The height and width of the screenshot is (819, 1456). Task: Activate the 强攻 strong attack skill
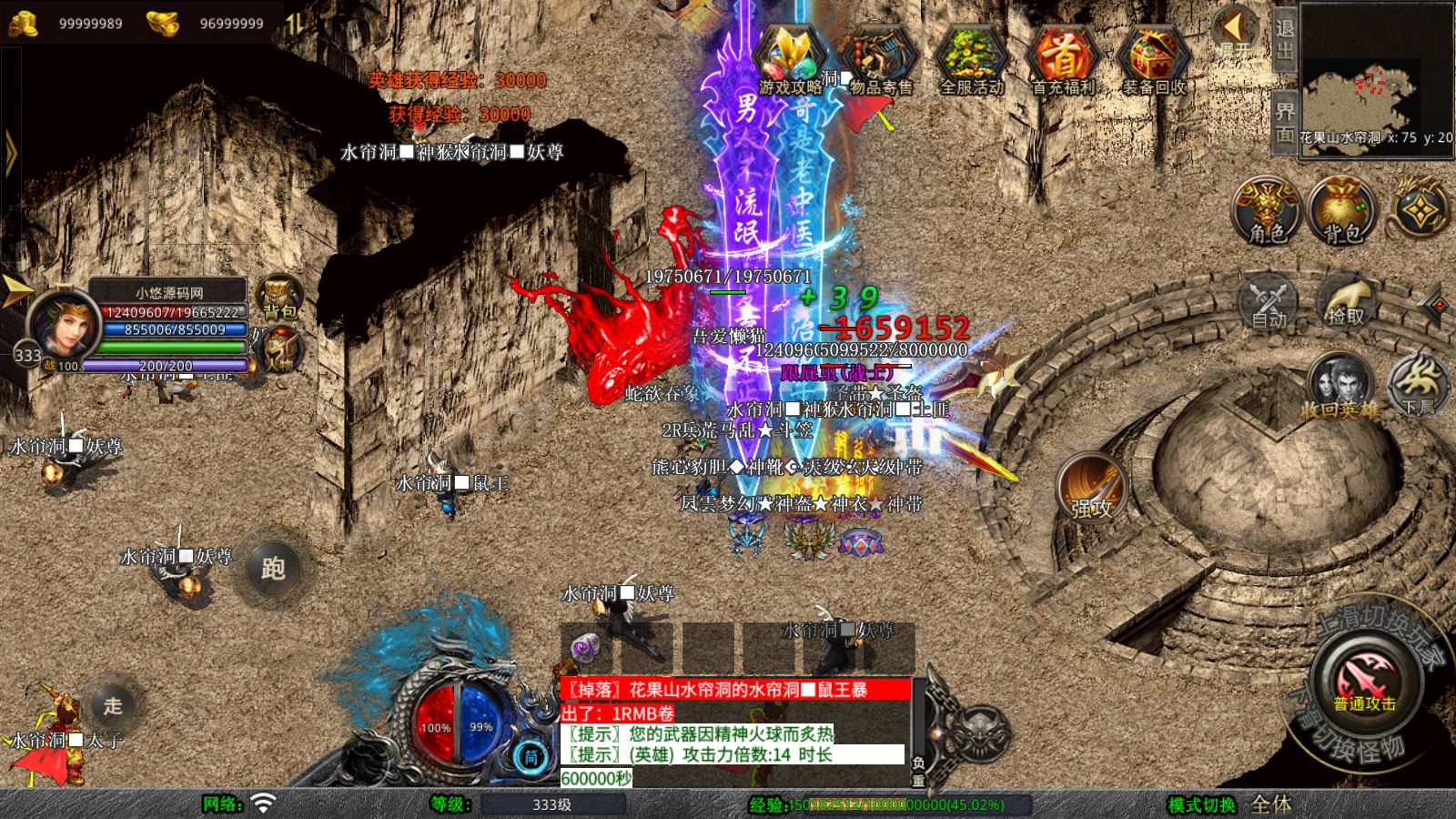click(x=1091, y=489)
